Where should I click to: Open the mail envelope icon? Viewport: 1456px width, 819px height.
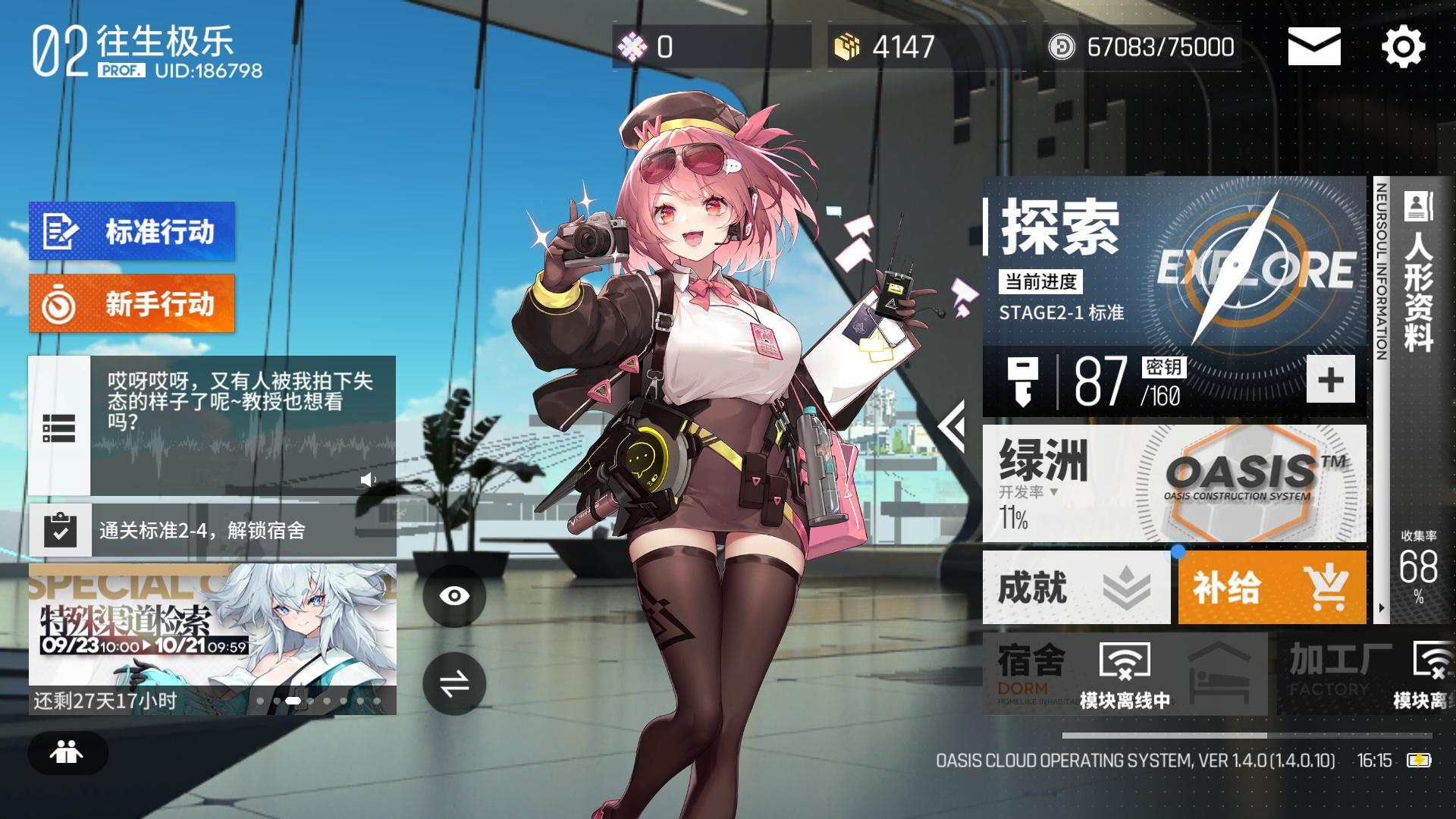tap(1314, 47)
